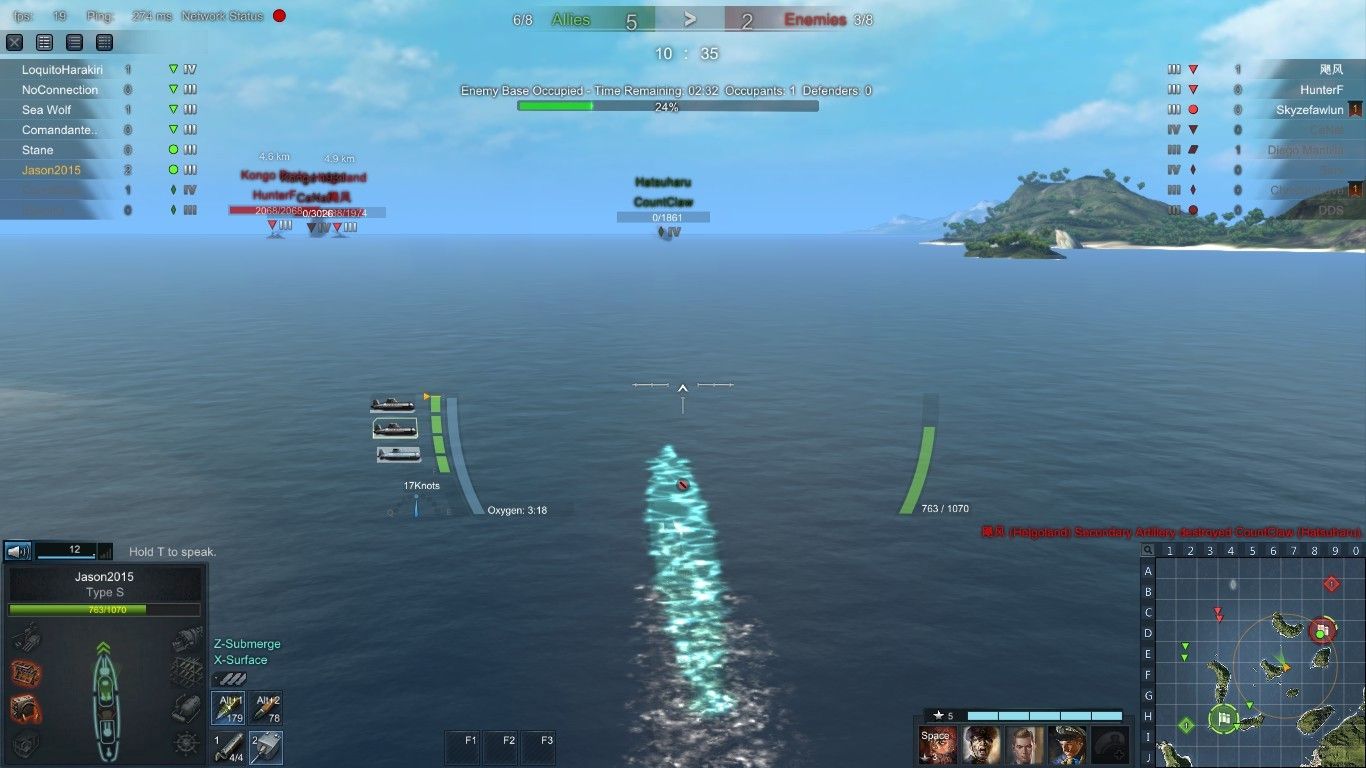Choose weapon slot 2
Viewport: 1366px width, 768px height.
[x=266, y=747]
